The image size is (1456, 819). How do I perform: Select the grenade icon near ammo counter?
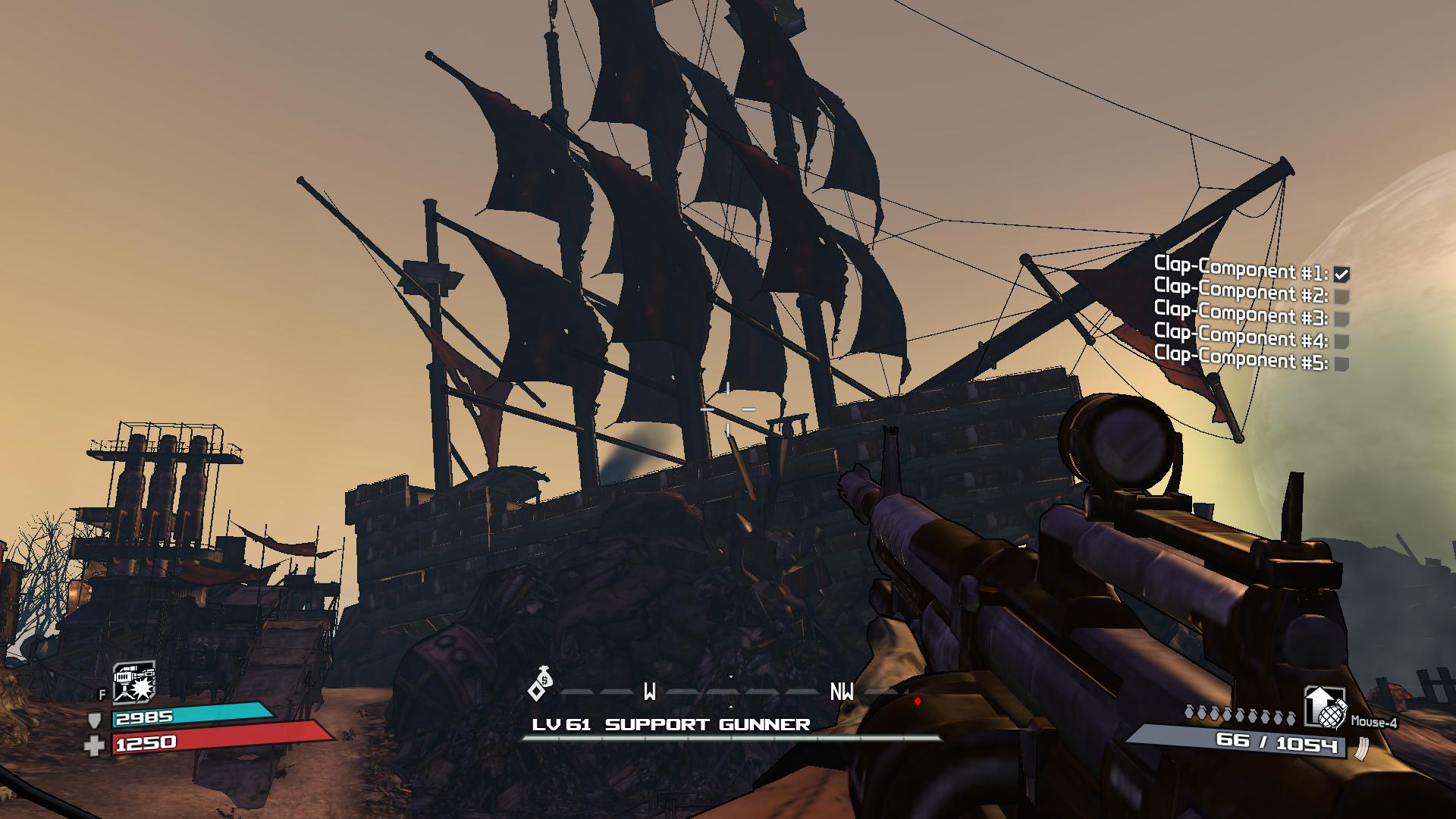click(1325, 708)
